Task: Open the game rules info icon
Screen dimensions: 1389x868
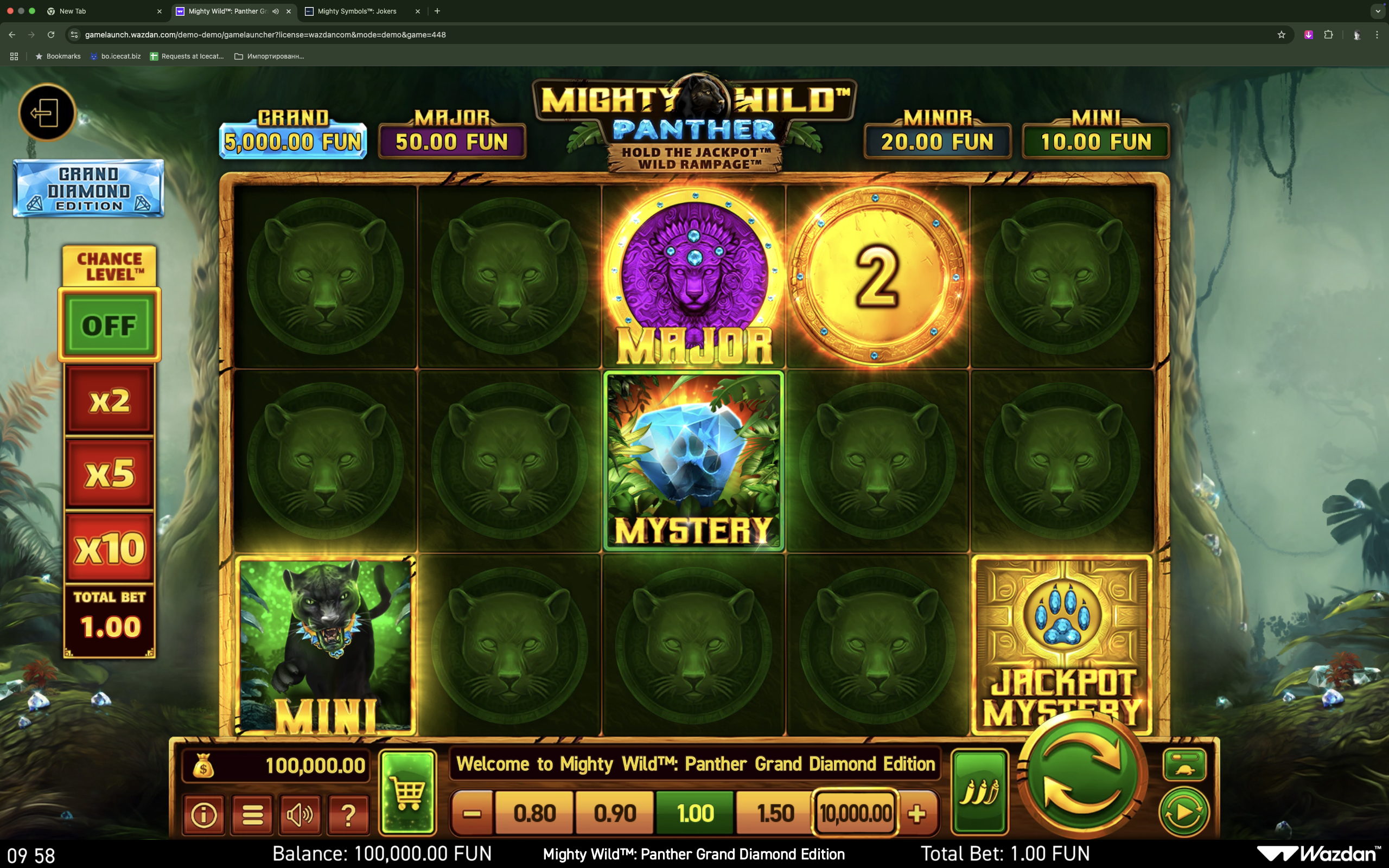Action: [x=203, y=814]
